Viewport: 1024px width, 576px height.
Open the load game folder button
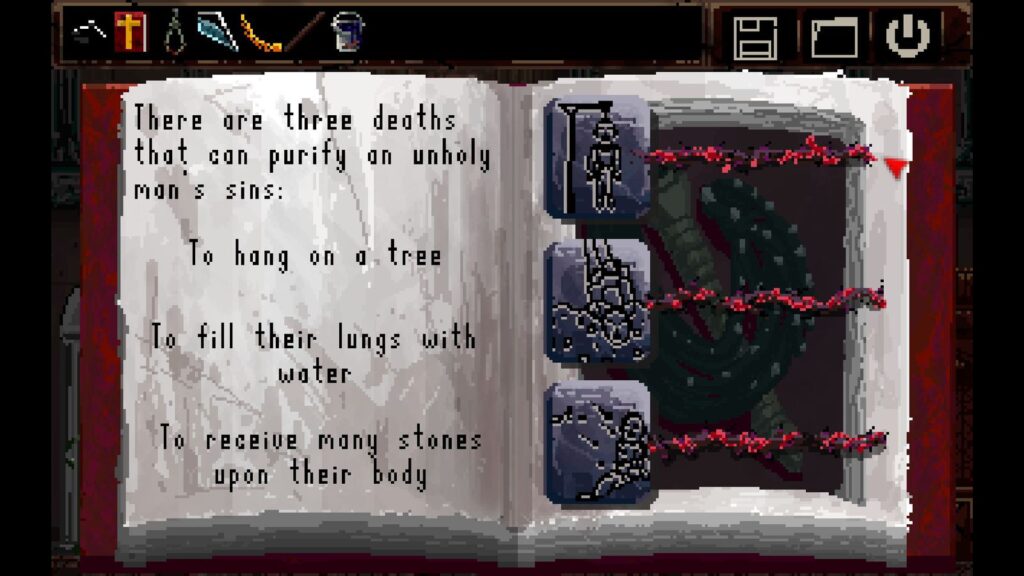coord(833,37)
